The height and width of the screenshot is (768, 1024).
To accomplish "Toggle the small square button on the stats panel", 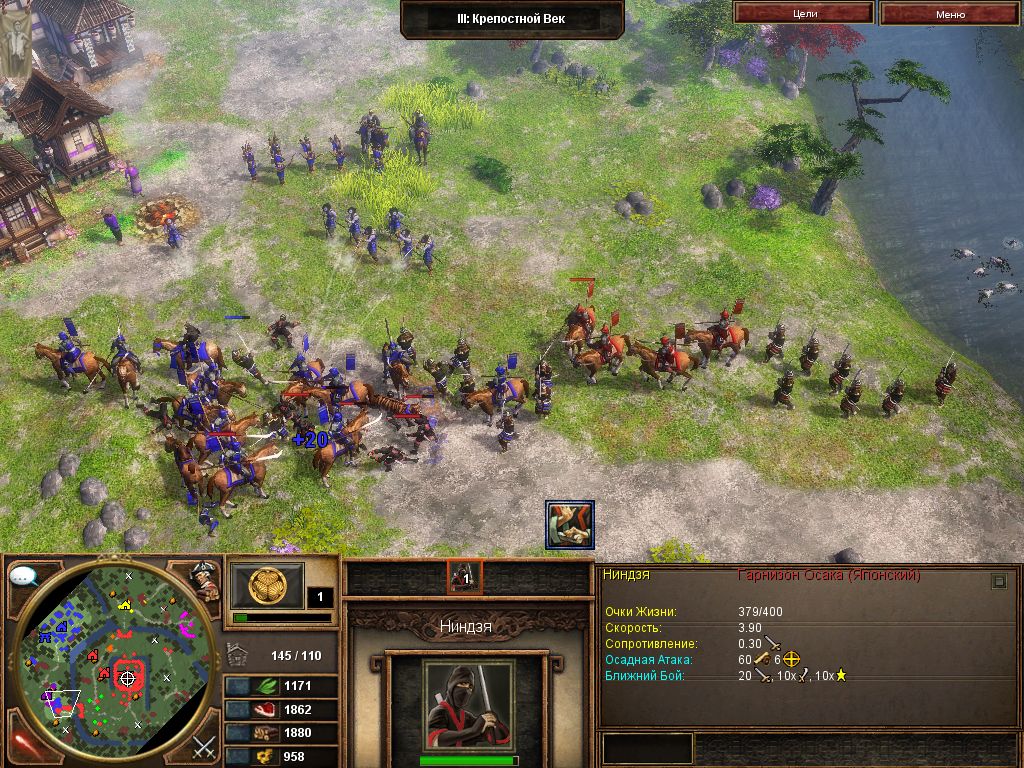I will pyautogui.click(x=998, y=581).
